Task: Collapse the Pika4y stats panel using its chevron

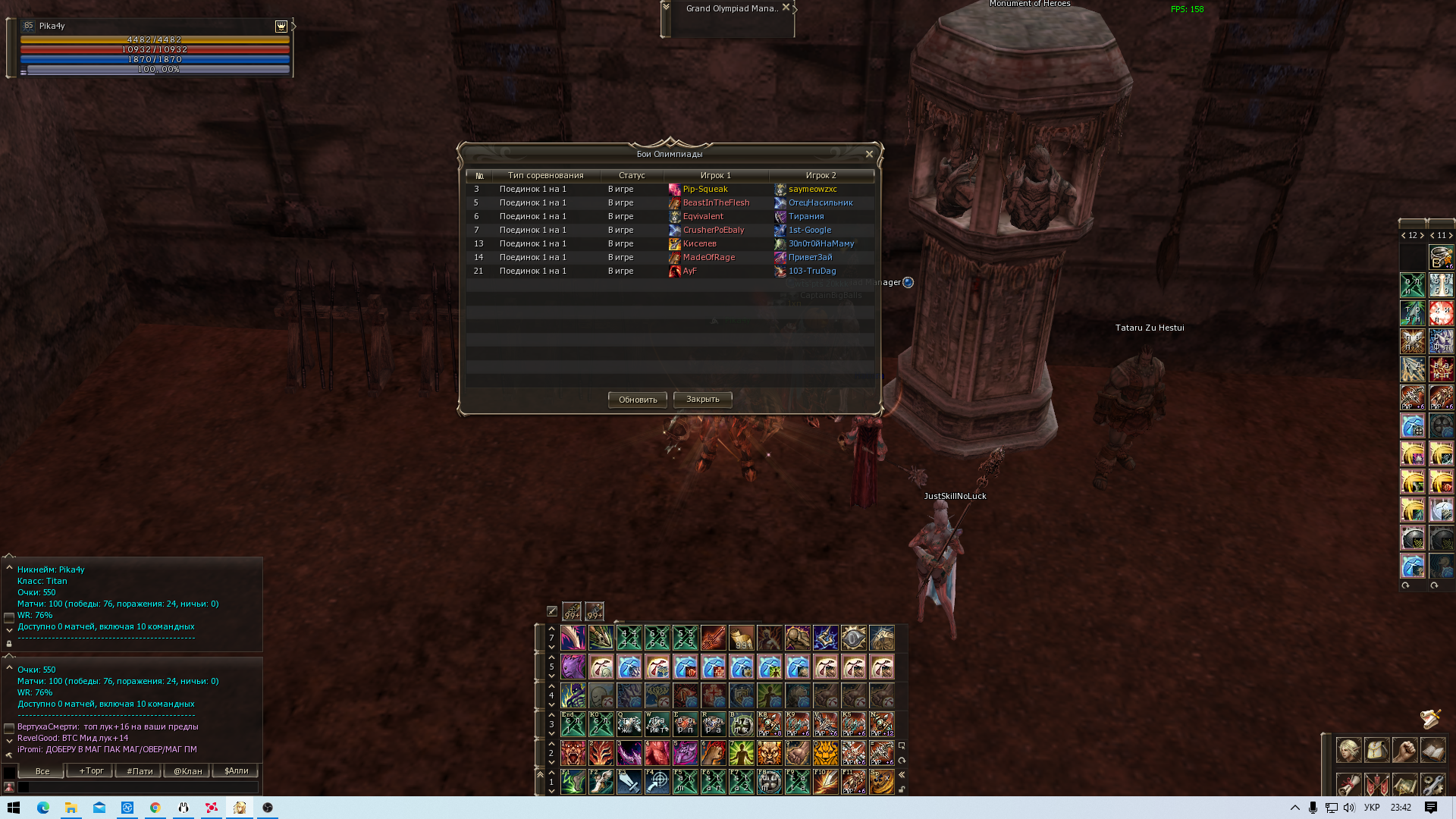Action: [x=8, y=569]
